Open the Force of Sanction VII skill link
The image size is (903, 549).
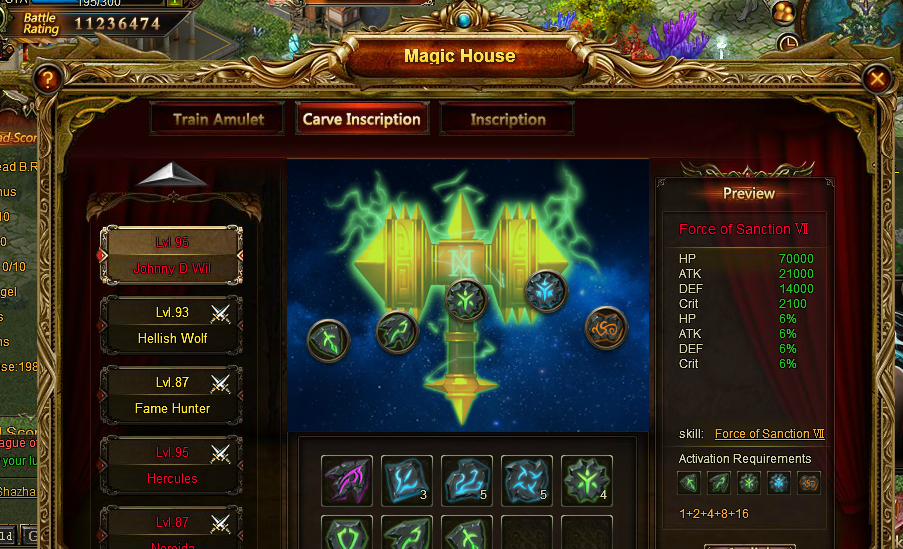[x=769, y=434]
